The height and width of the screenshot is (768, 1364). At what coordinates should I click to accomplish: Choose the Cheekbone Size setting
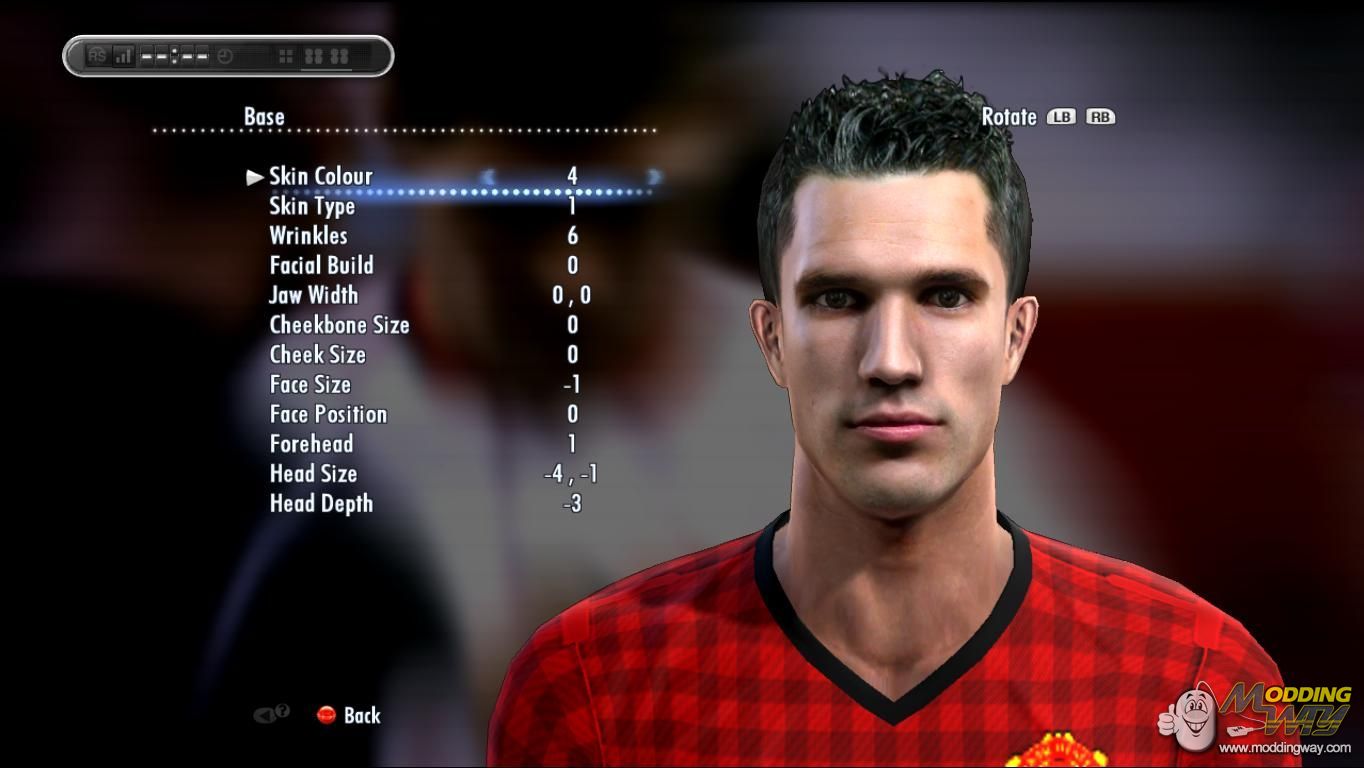coord(339,325)
